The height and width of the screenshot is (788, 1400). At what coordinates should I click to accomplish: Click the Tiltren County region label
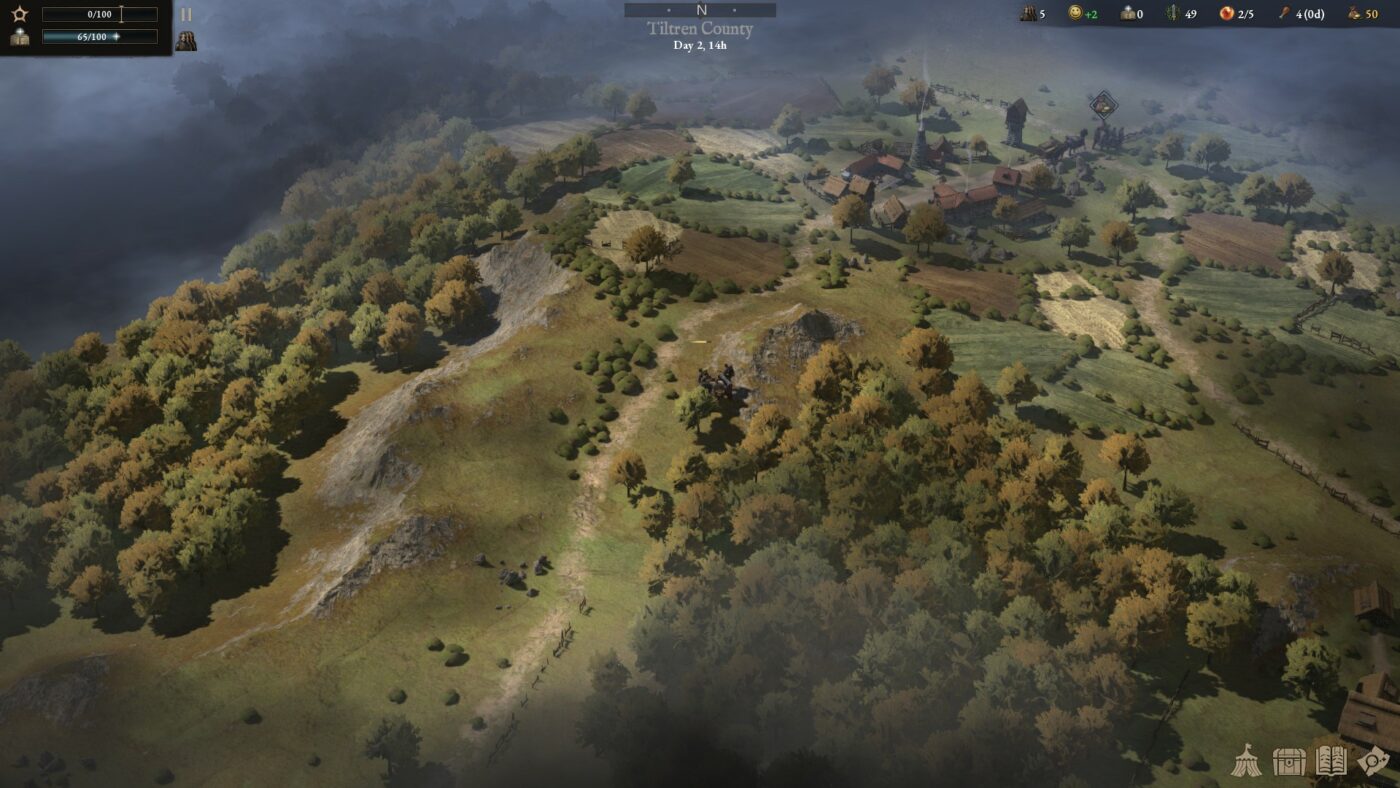tap(700, 28)
